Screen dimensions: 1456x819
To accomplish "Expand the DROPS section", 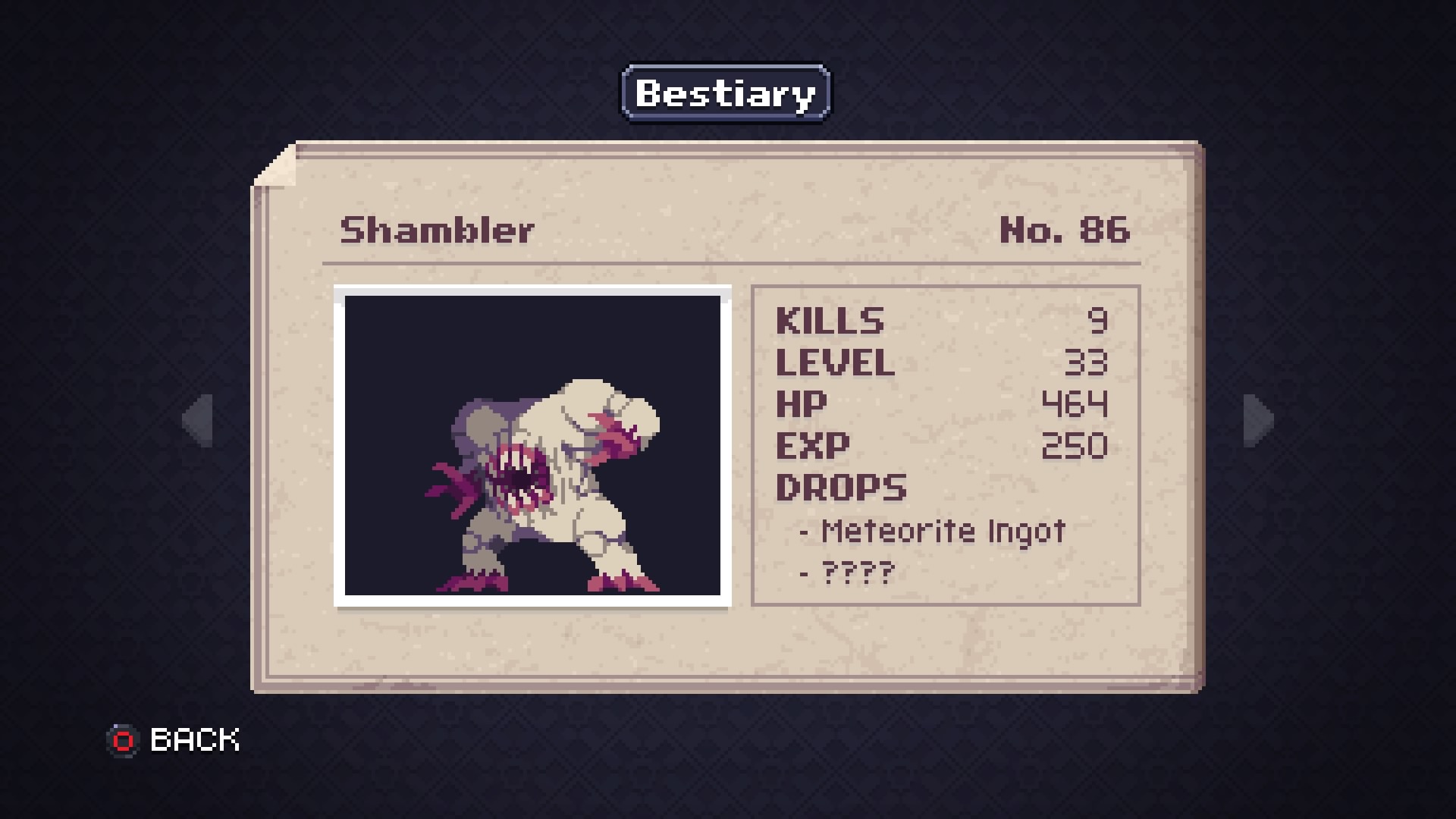I will tap(842, 488).
